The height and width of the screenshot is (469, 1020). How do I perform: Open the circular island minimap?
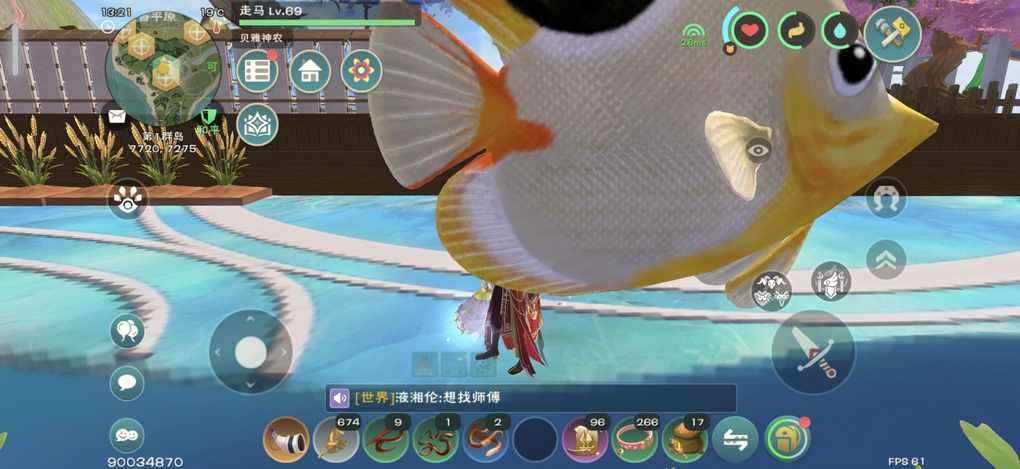164,66
